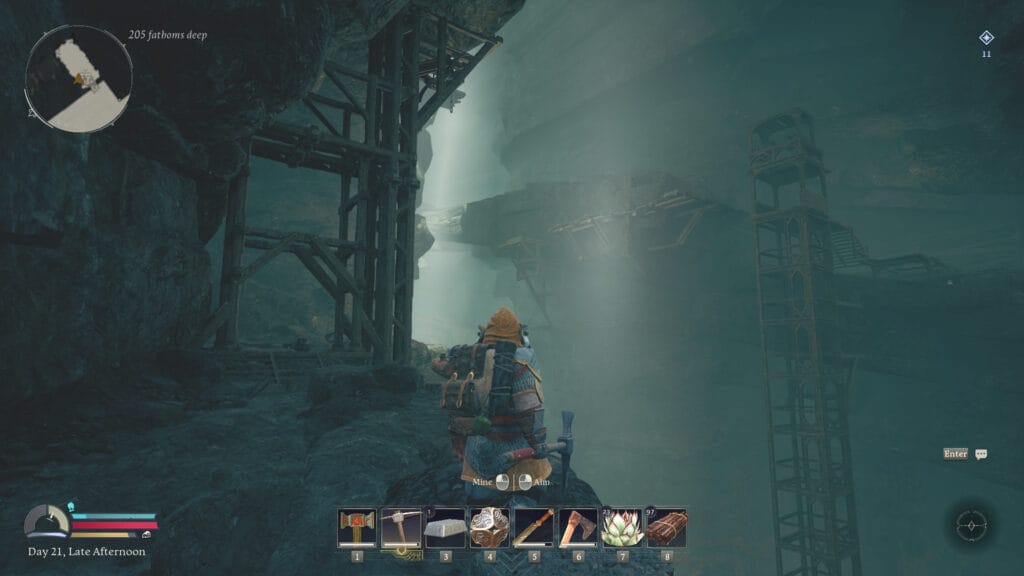Screen dimensions: 1024x576
Task: Choose the ornate carved block hotbar item
Action: point(489,527)
